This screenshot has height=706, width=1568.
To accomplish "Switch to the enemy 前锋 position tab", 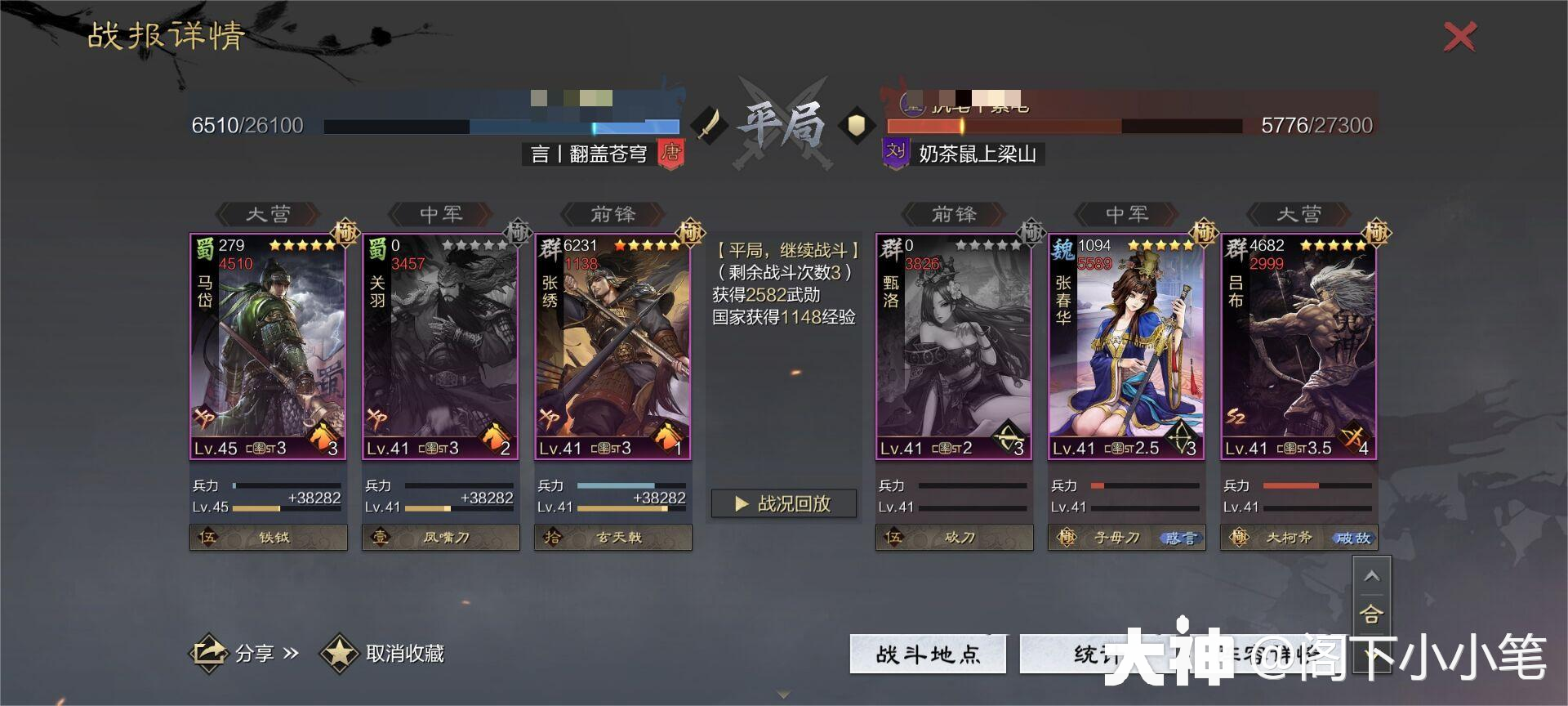I will (x=953, y=214).
